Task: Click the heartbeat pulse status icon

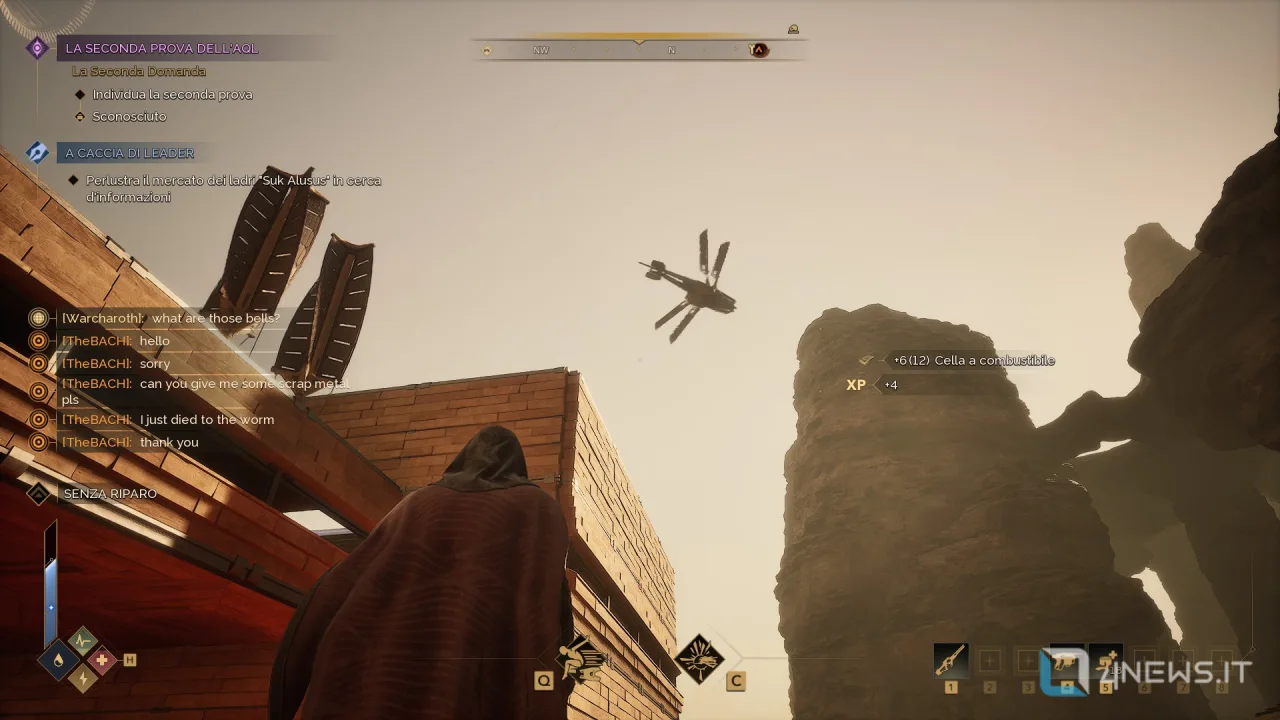Action: point(81,640)
